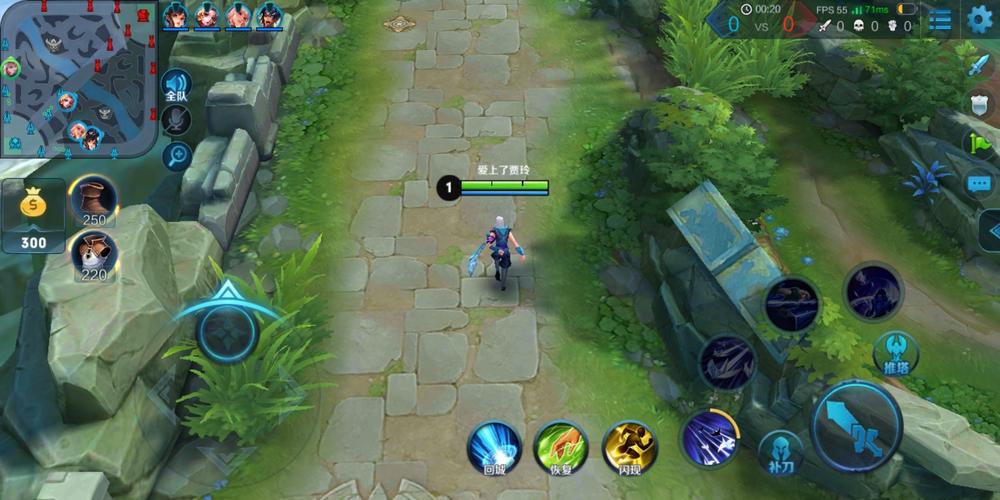The height and width of the screenshot is (500, 1000).
Task: Open the minimap
Action: [78, 80]
